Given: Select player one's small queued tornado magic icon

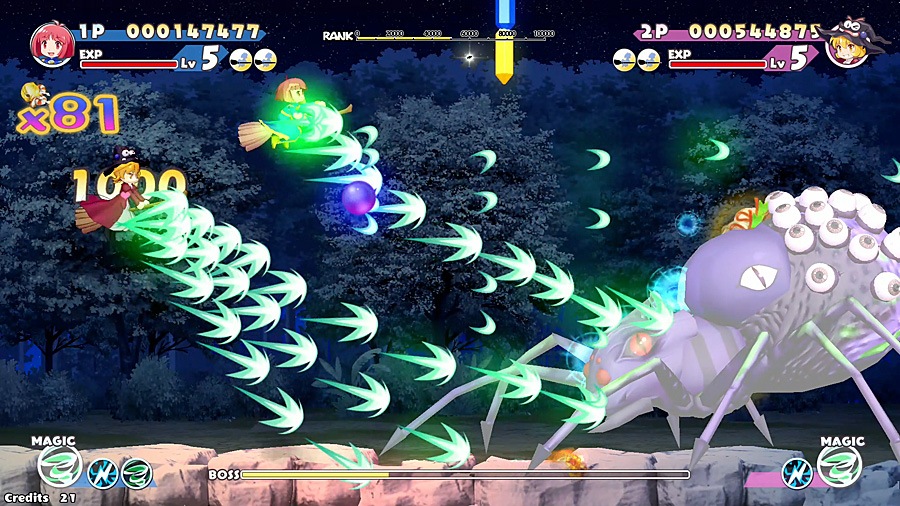Looking at the screenshot, I should coord(136,472).
